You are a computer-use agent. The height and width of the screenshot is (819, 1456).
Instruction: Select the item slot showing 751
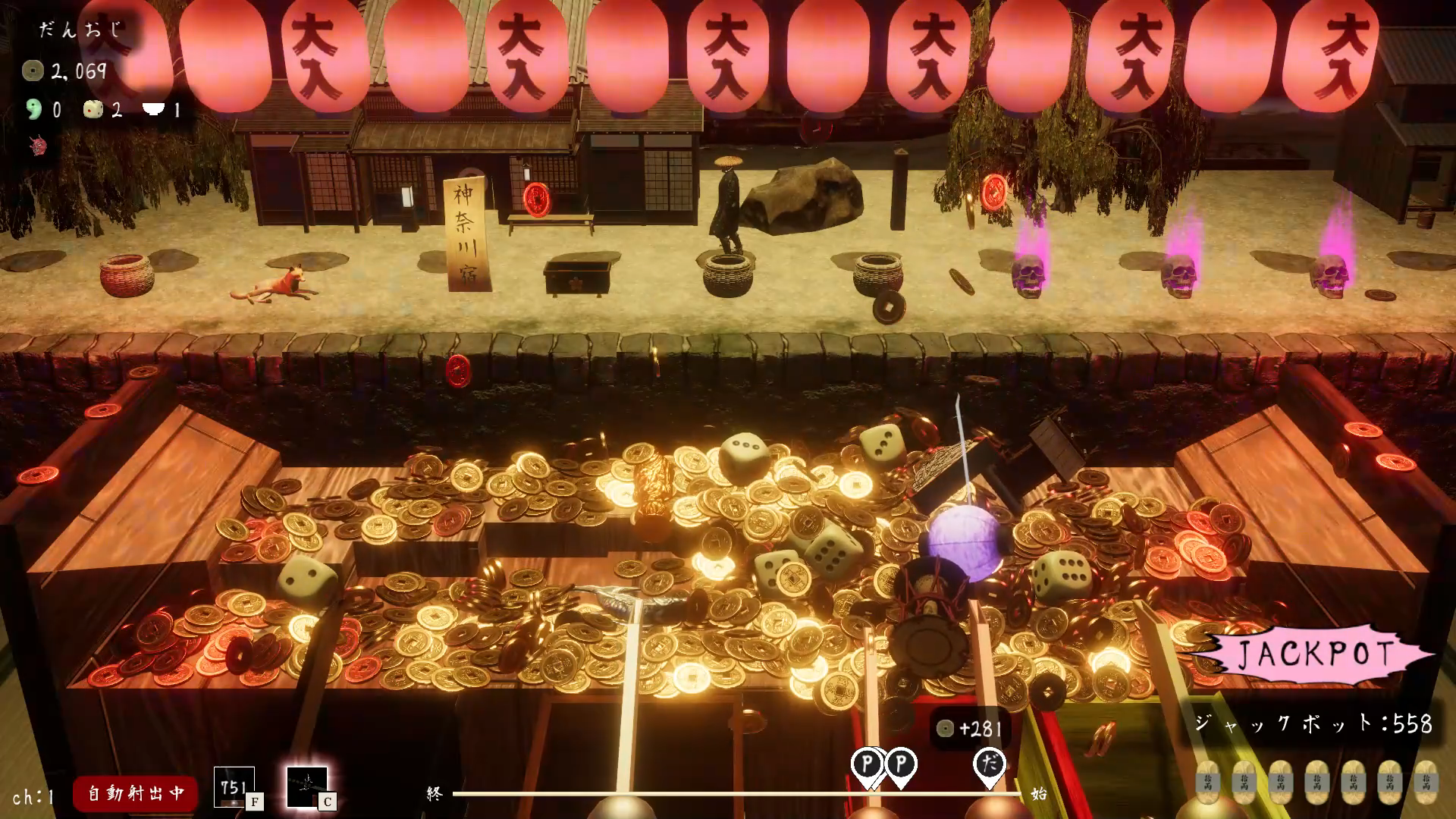tap(234, 787)
